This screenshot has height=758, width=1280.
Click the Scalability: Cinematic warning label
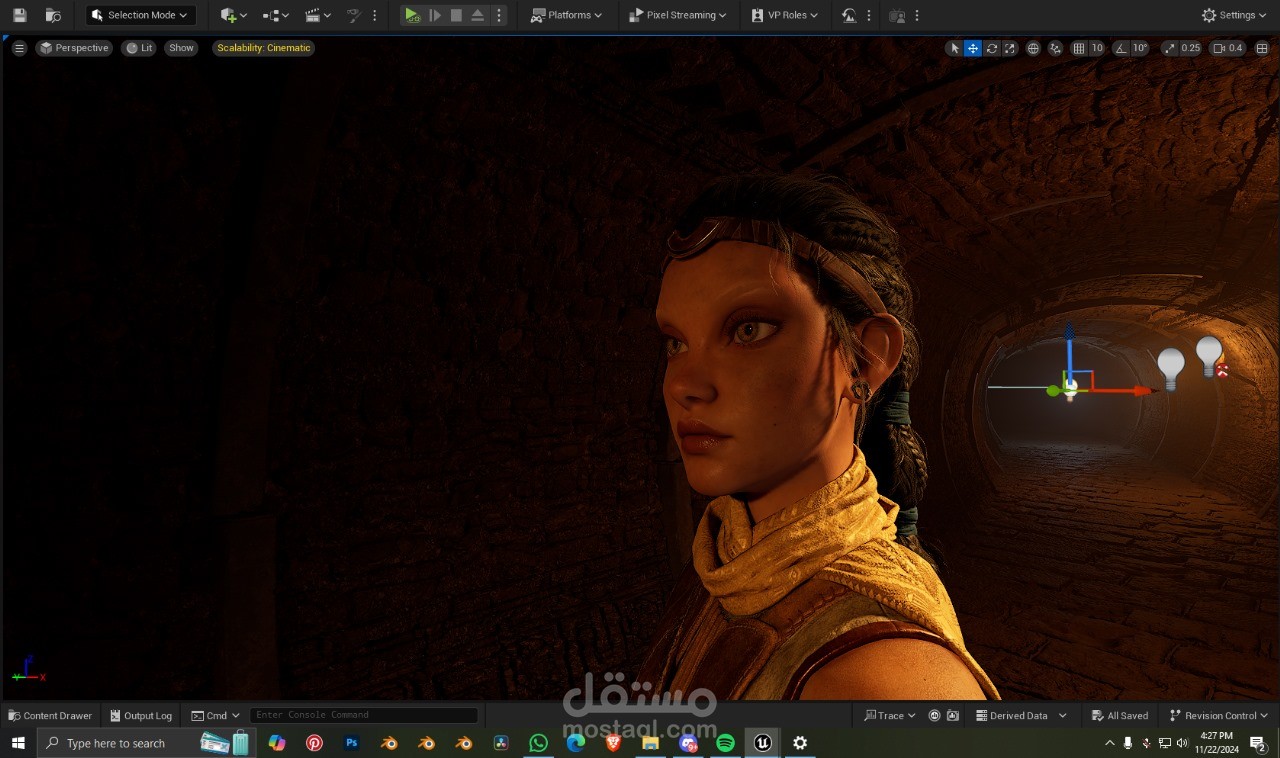[x=264, y=48]
